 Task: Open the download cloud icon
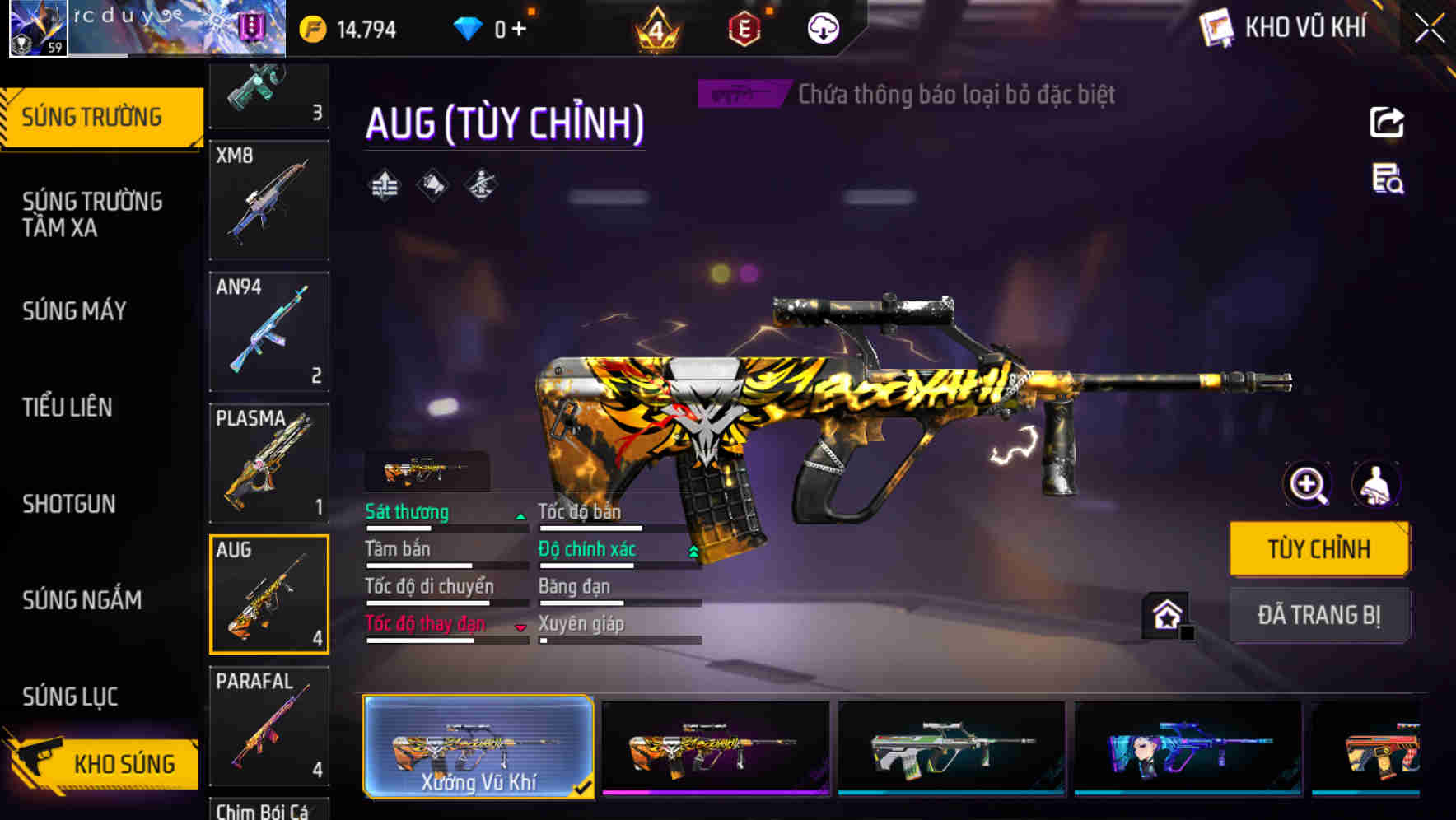pyautogui.click(x=823, y=29)
